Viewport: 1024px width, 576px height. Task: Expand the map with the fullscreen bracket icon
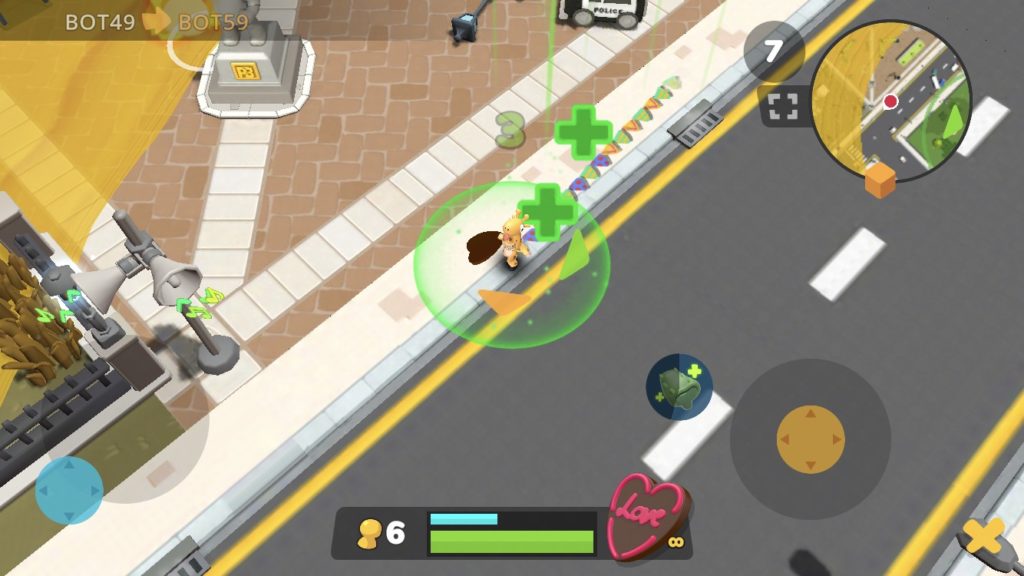click(783, 108)
